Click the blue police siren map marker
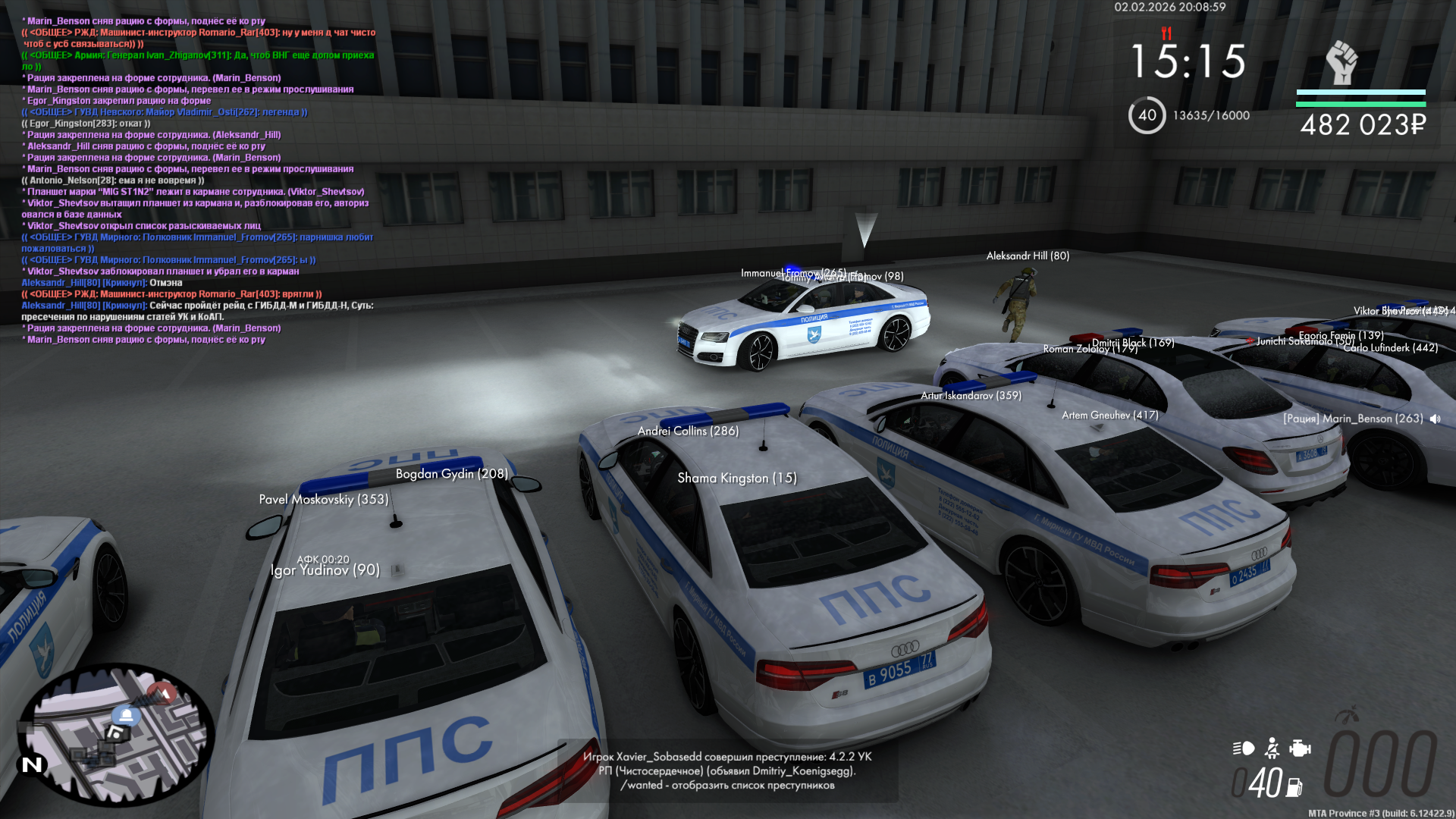Viewport: 1456px width, 819px height. (127, 715)
